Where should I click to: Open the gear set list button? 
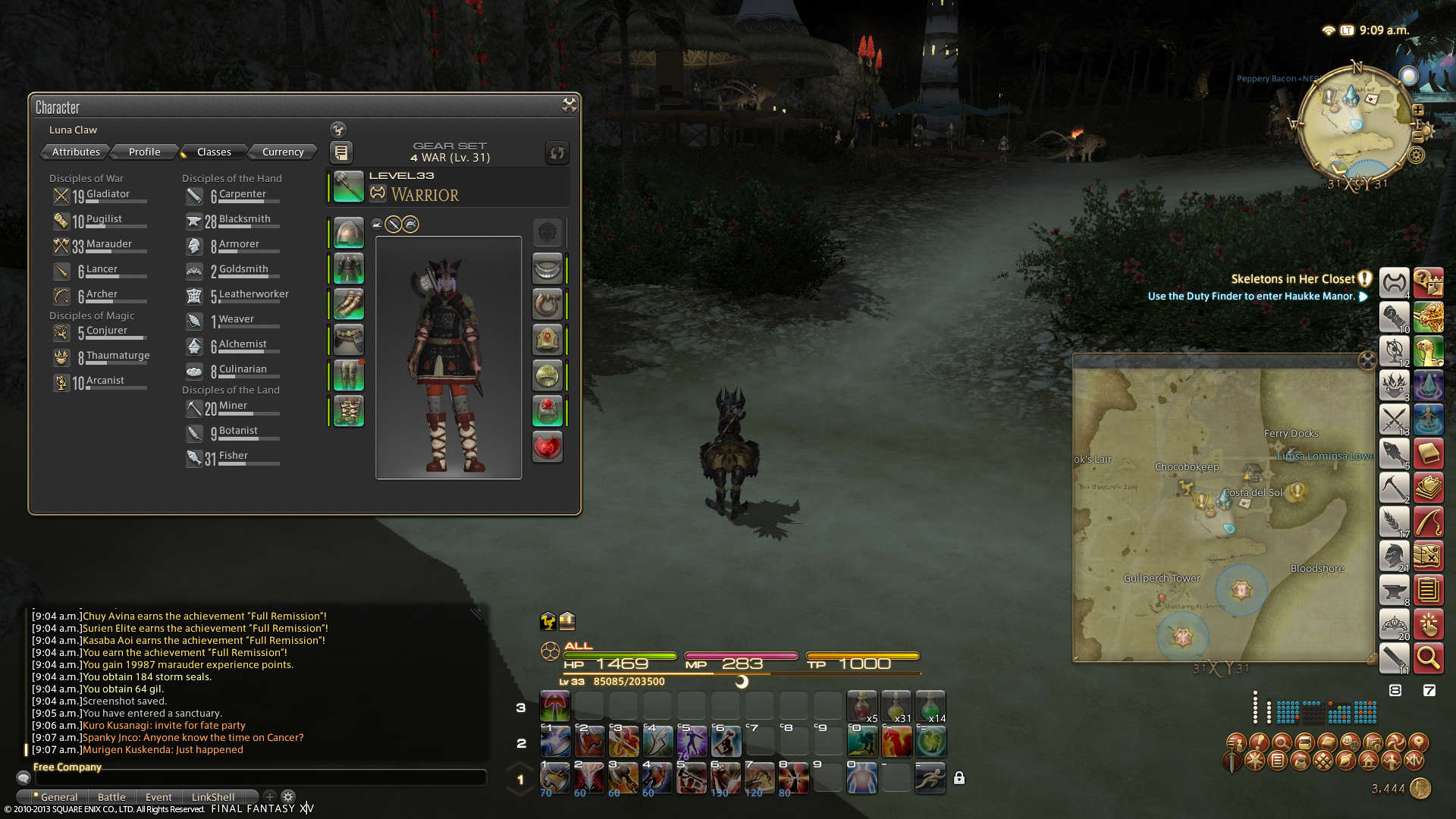click(x=341, y=152)
